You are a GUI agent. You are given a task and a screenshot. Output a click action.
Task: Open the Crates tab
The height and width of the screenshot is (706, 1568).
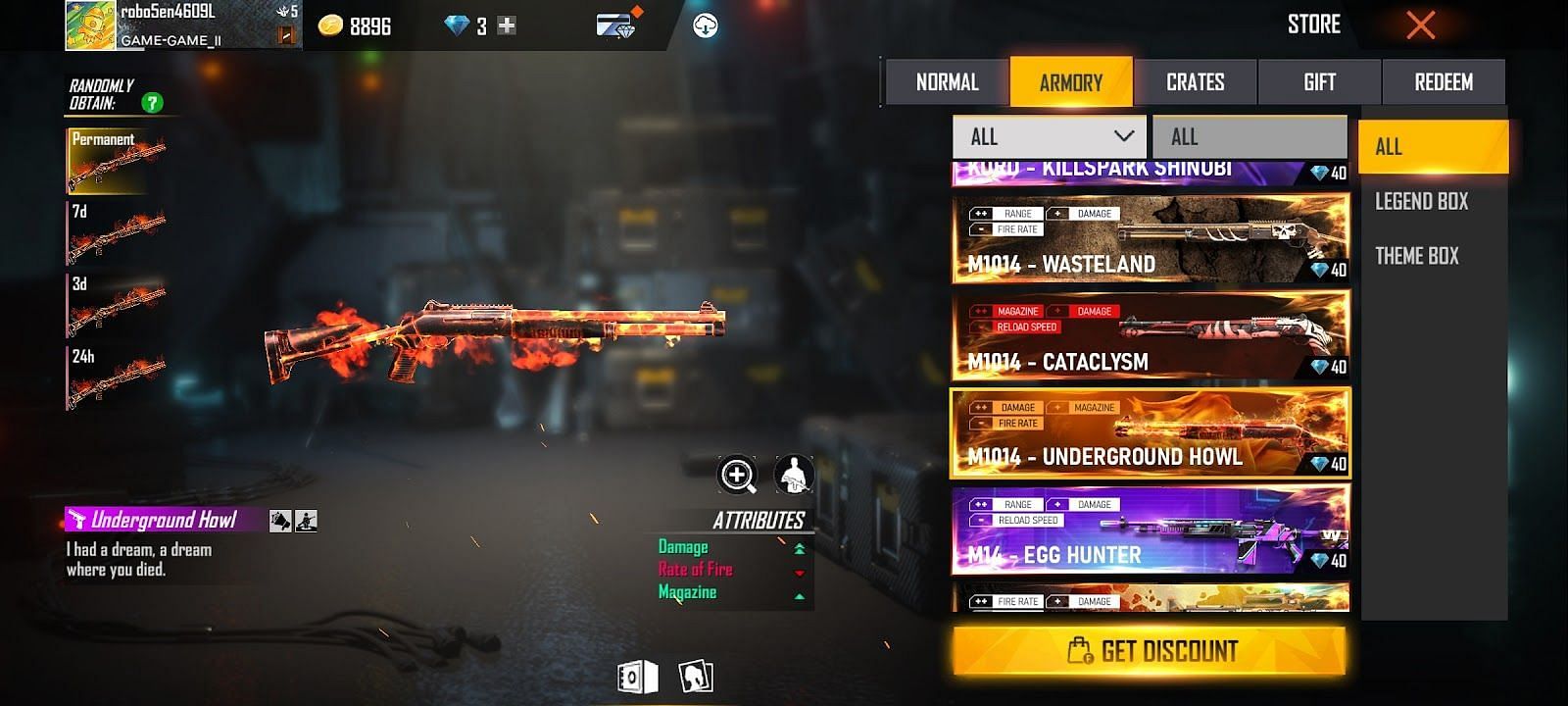[1195, 82]
